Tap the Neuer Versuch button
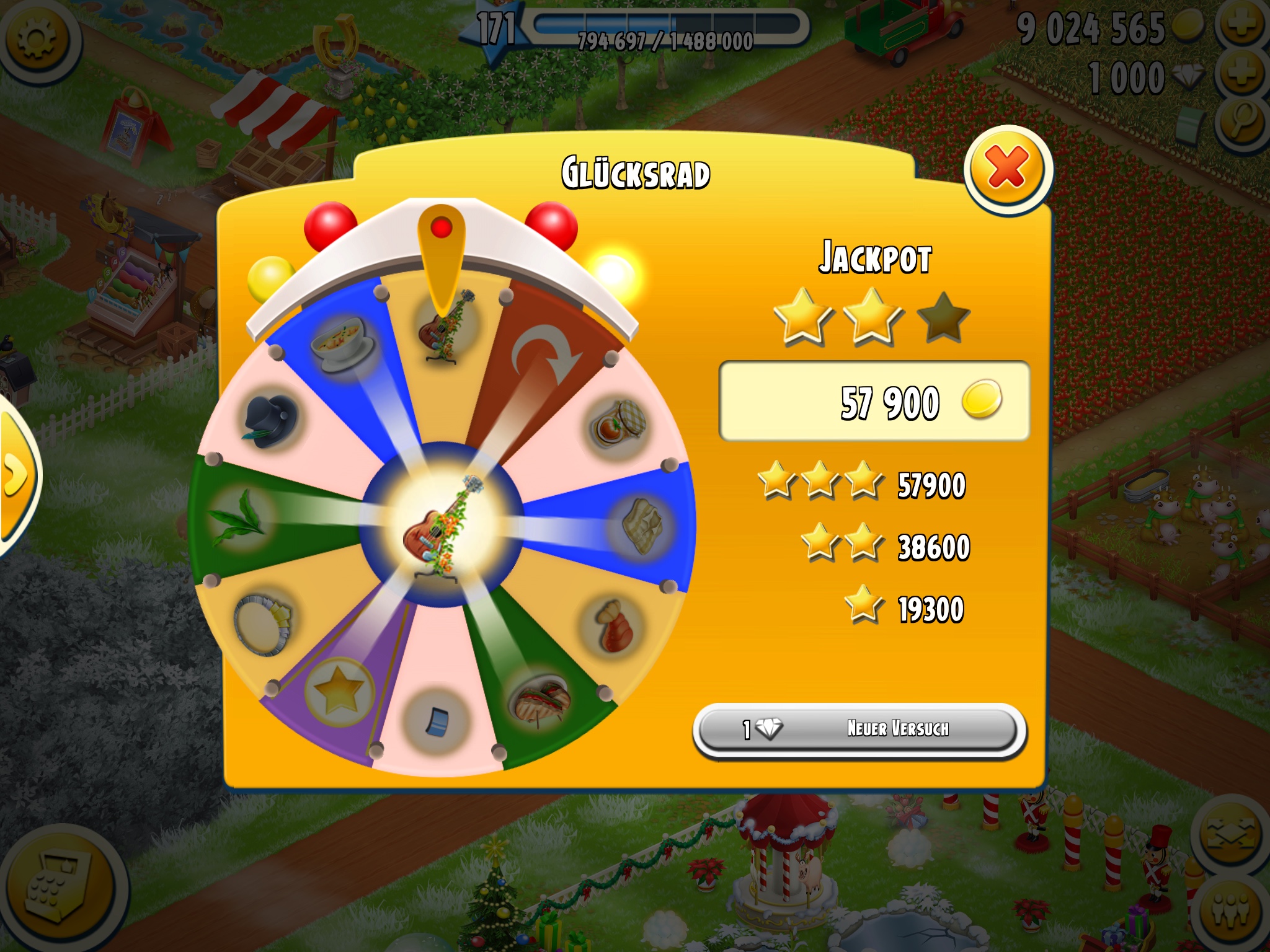This screenshot has width=1270, height=952. tap(859, 729)
